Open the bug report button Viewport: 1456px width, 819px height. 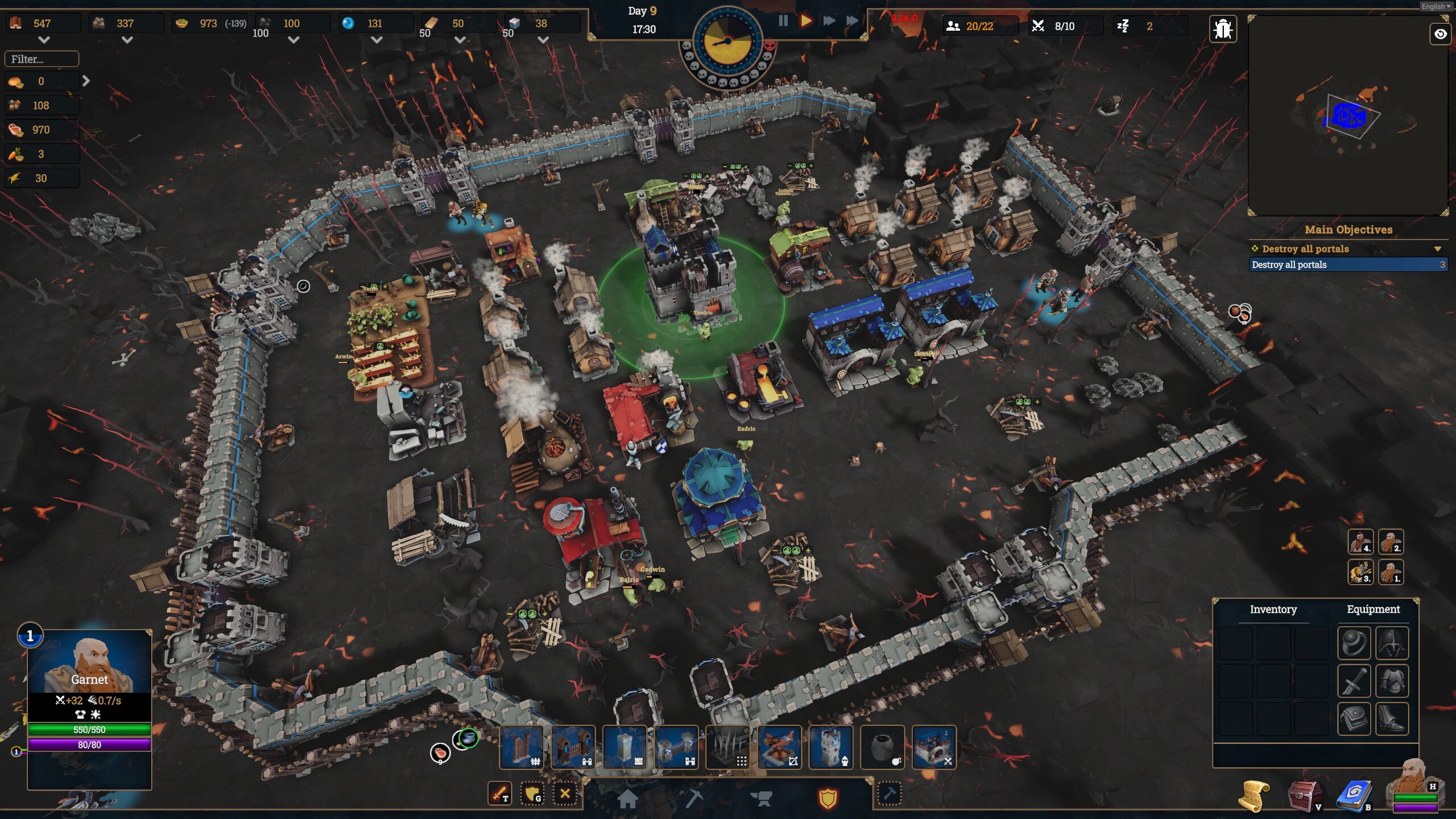coord(1222,28)
